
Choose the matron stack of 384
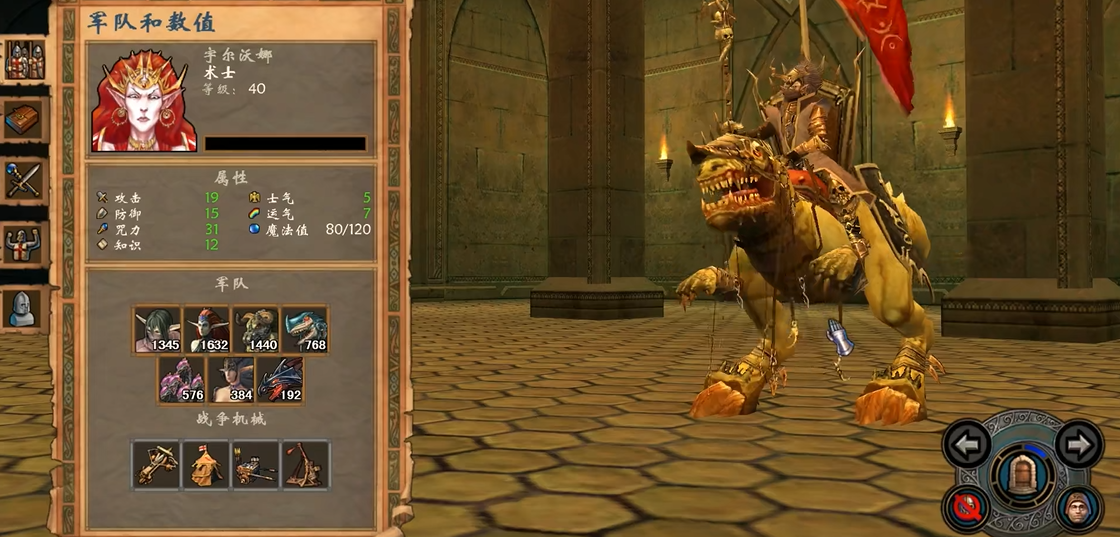pyautogui.click(x=231, y=380)
